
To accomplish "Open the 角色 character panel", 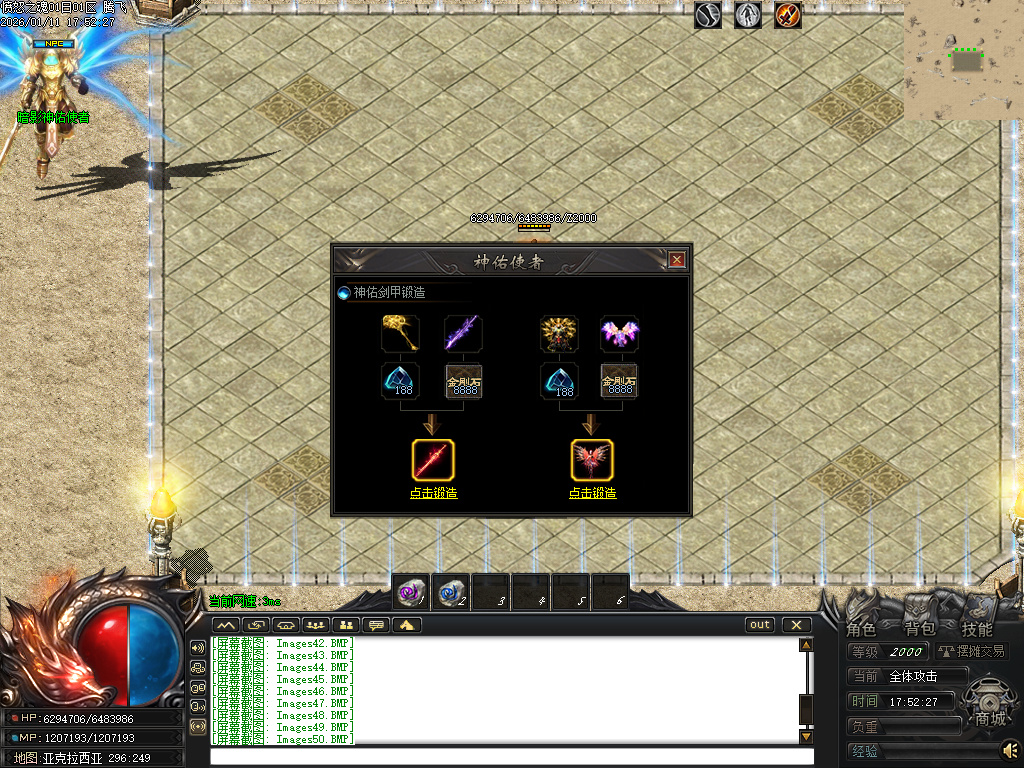I will click(x=861, y=629).
